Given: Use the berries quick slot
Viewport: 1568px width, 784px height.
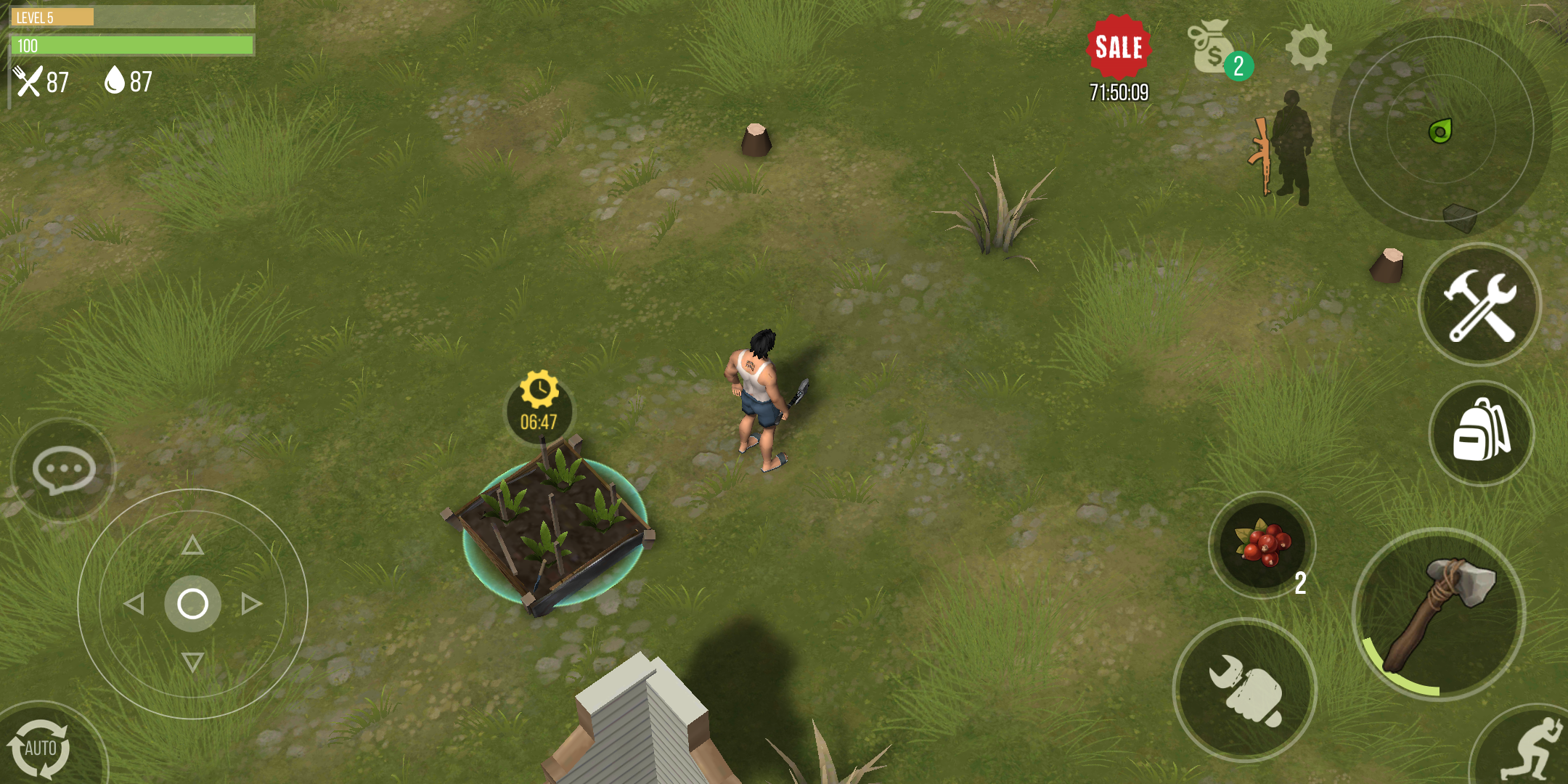Looking at the screenshot, I should pyautogui.click(x=1262, y=545).
